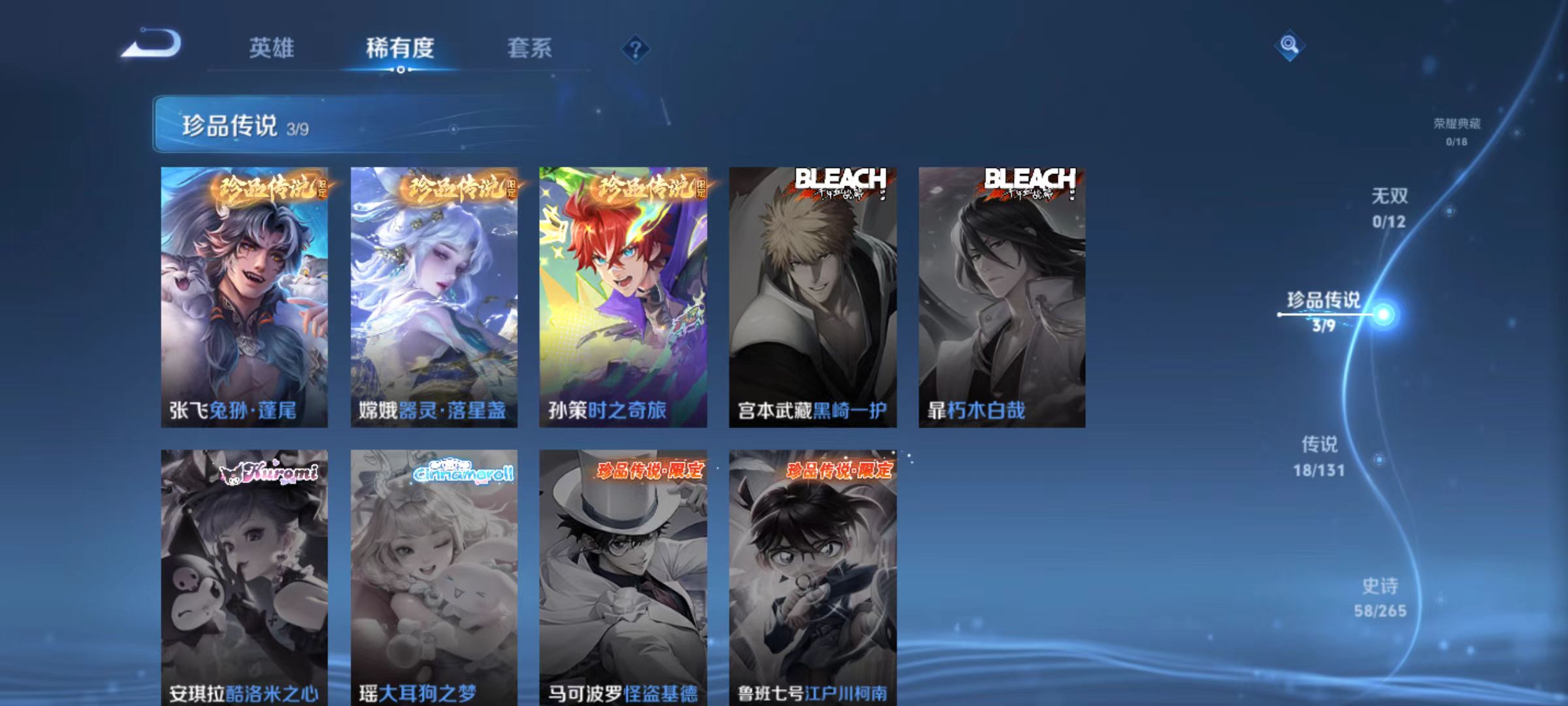Open the search magnifier icon

pyautogui.click(x=1288, y=46)
